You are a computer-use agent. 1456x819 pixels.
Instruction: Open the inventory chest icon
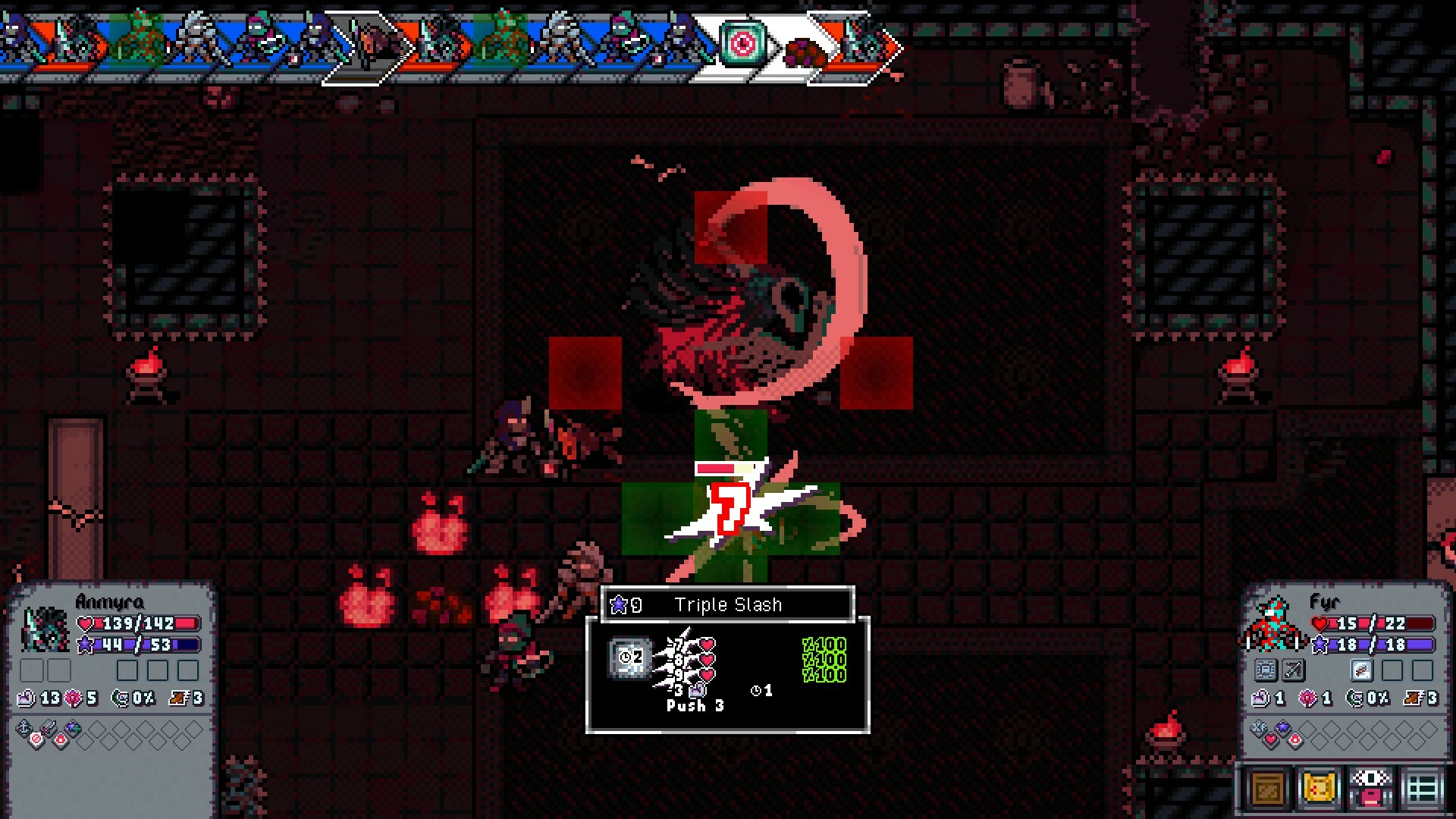tap(1267, 787)
